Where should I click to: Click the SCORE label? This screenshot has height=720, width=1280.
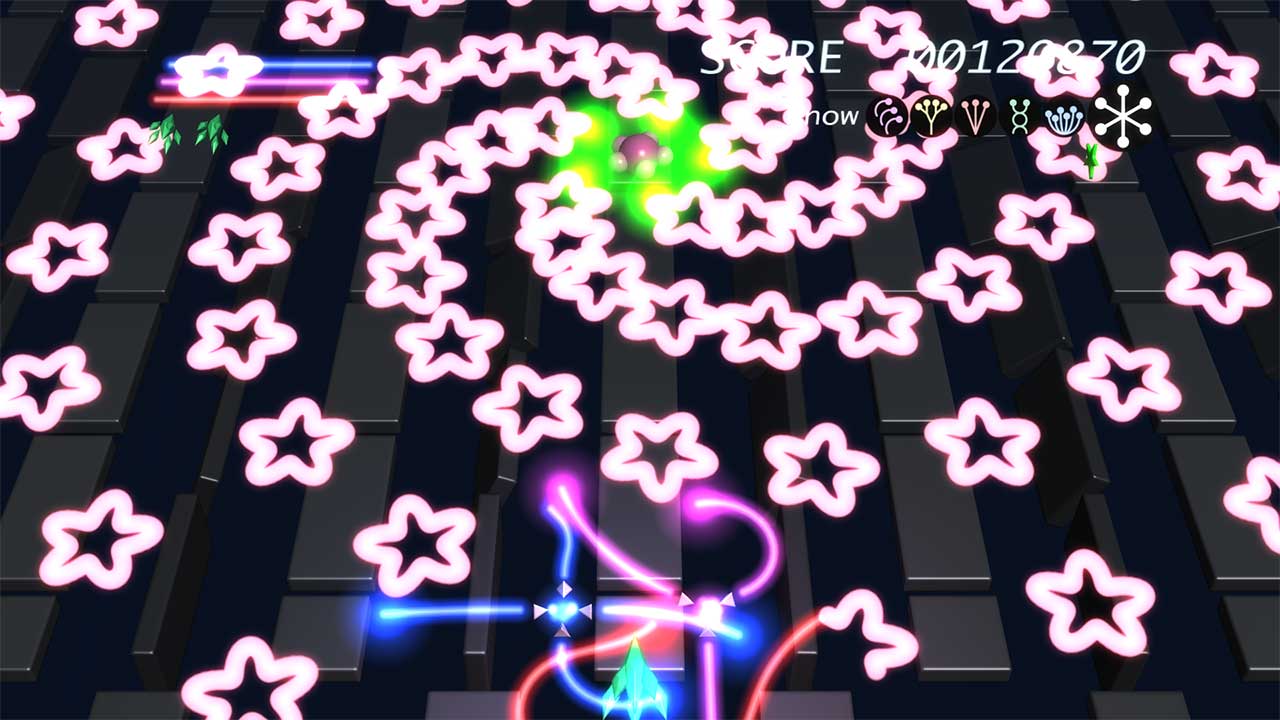[x=770, y=57]
